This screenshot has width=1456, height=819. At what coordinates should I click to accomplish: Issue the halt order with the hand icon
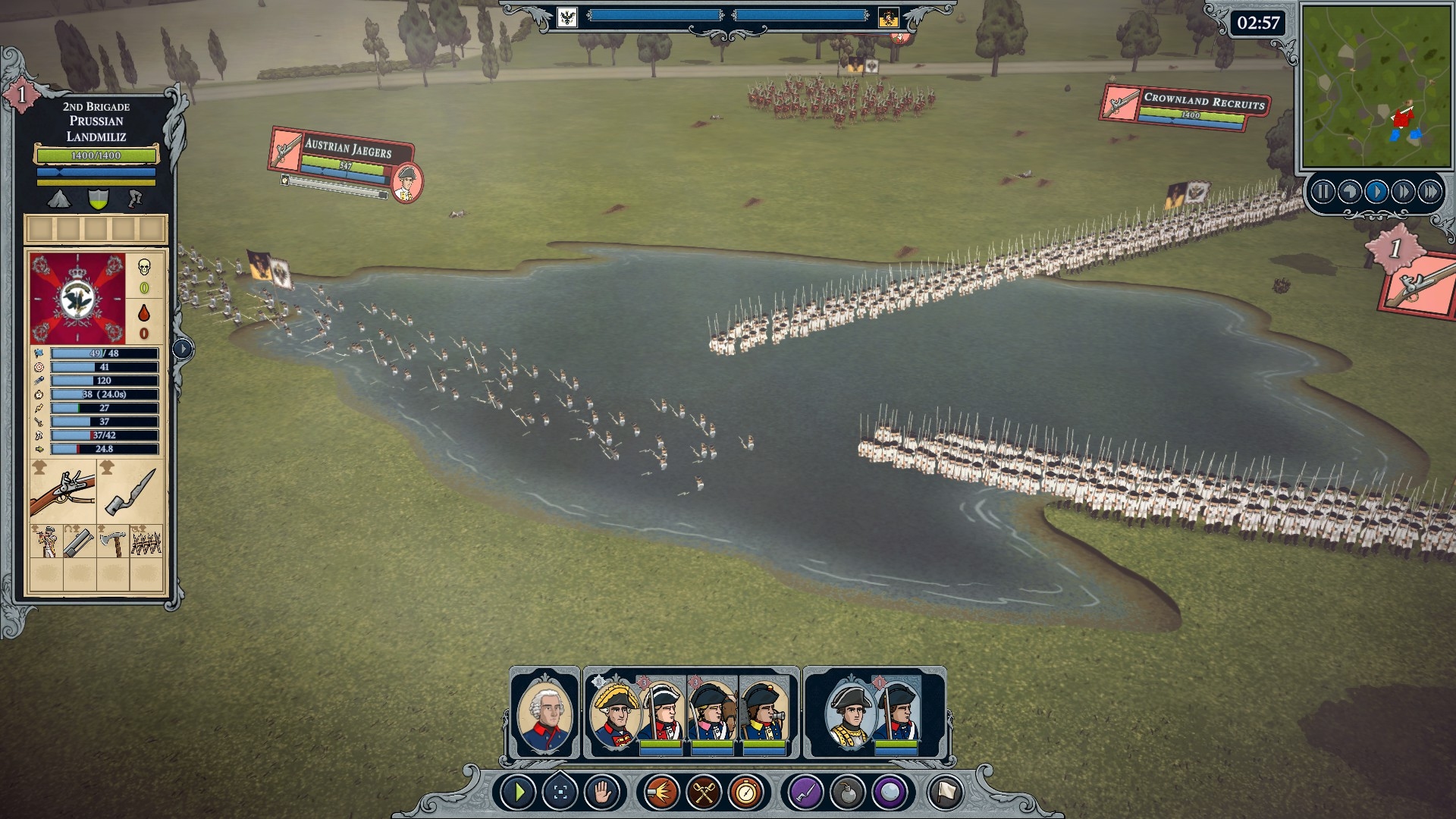coord(602,793)
